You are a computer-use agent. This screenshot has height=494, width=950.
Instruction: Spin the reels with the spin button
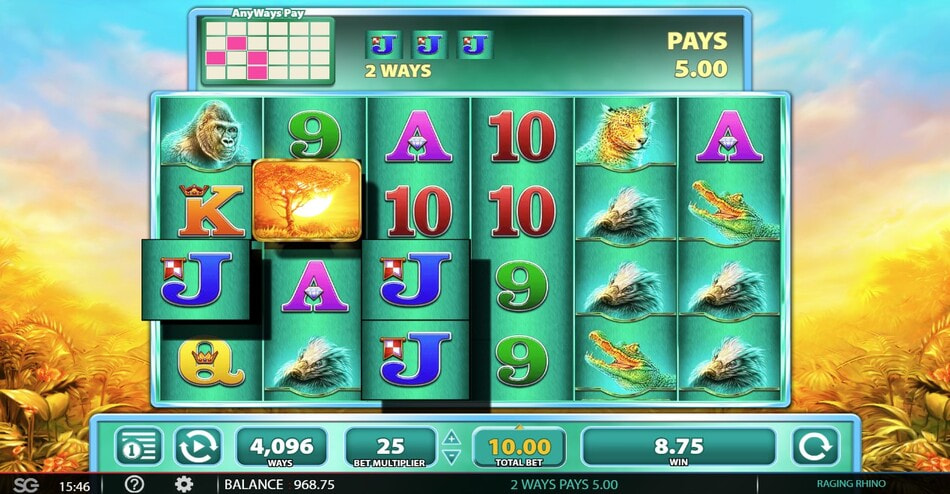(x=815, y=446)
